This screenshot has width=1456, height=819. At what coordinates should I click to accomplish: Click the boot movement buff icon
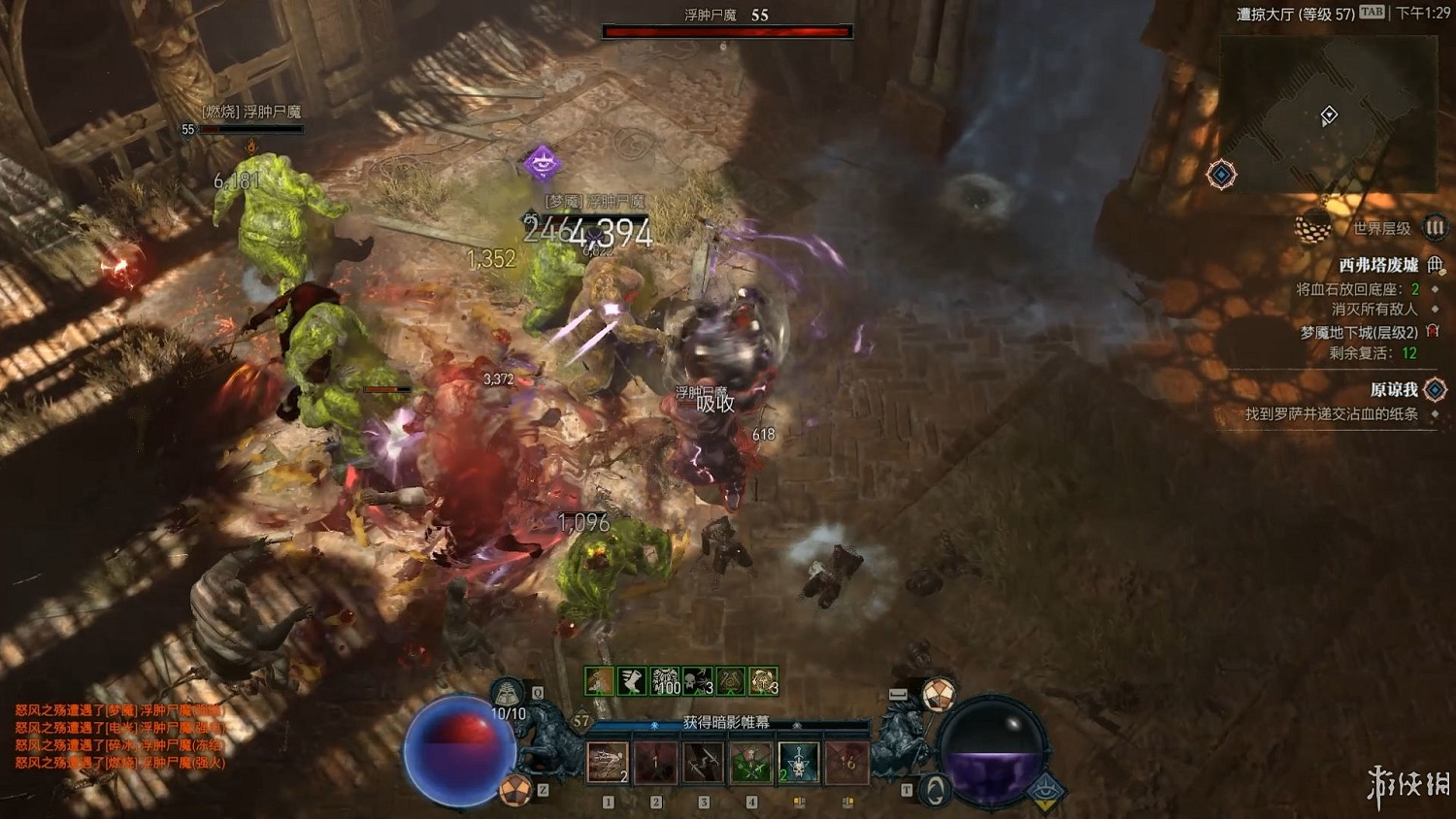[x=632, y=681]
